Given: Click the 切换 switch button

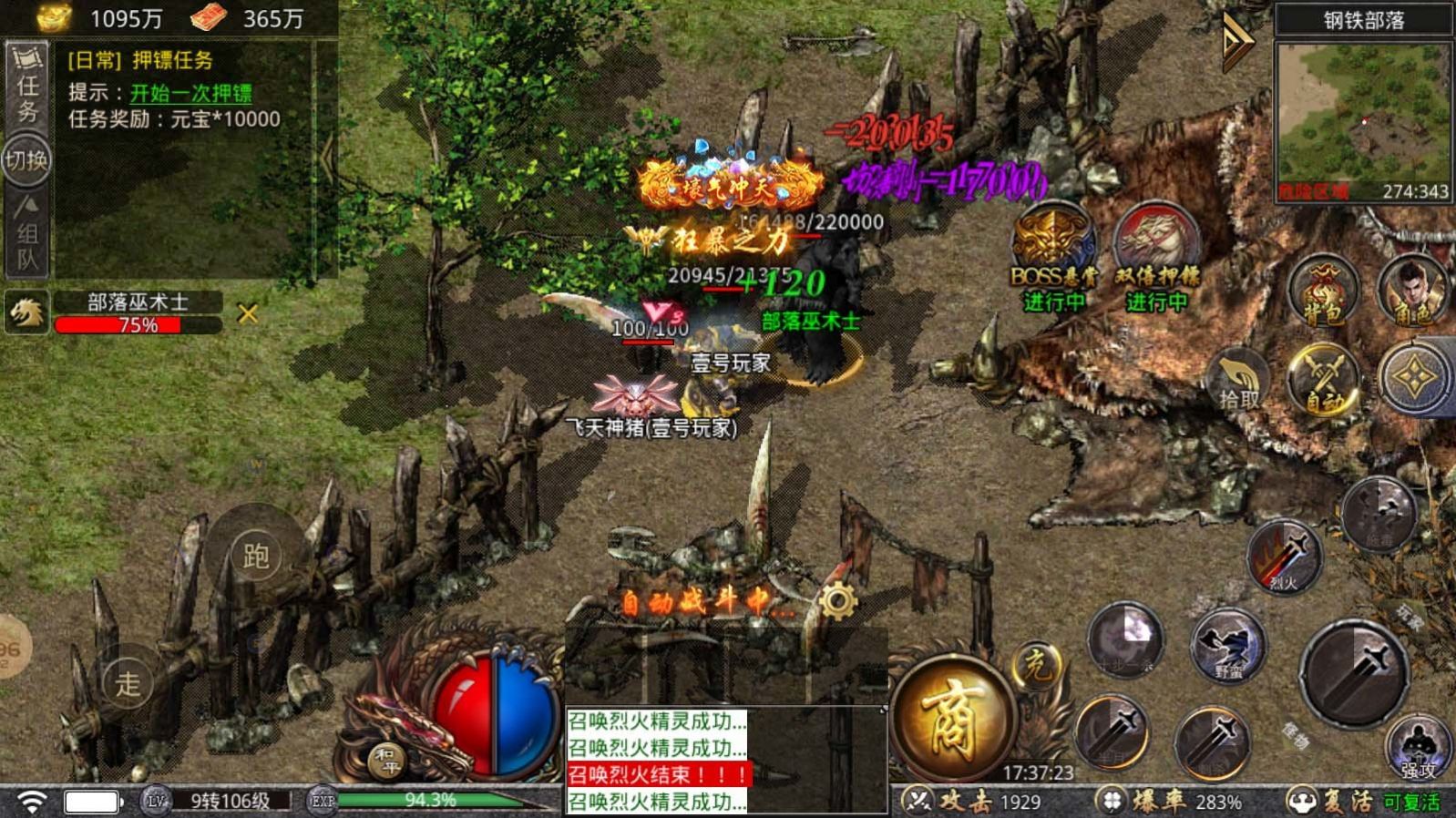Looking at the screenshot, I should click(x=26, y=161).
